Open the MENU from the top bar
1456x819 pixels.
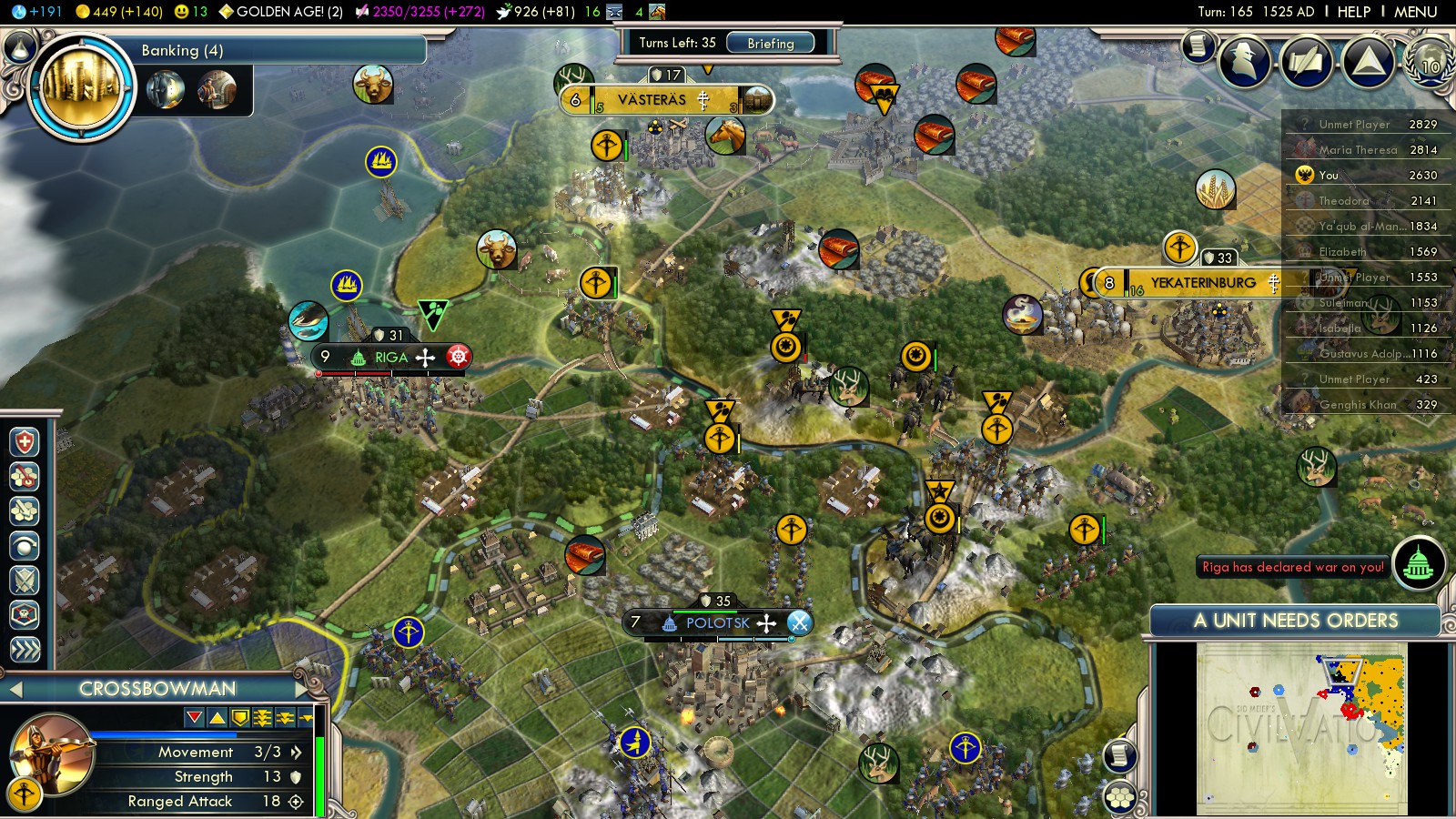point(1415,12)
